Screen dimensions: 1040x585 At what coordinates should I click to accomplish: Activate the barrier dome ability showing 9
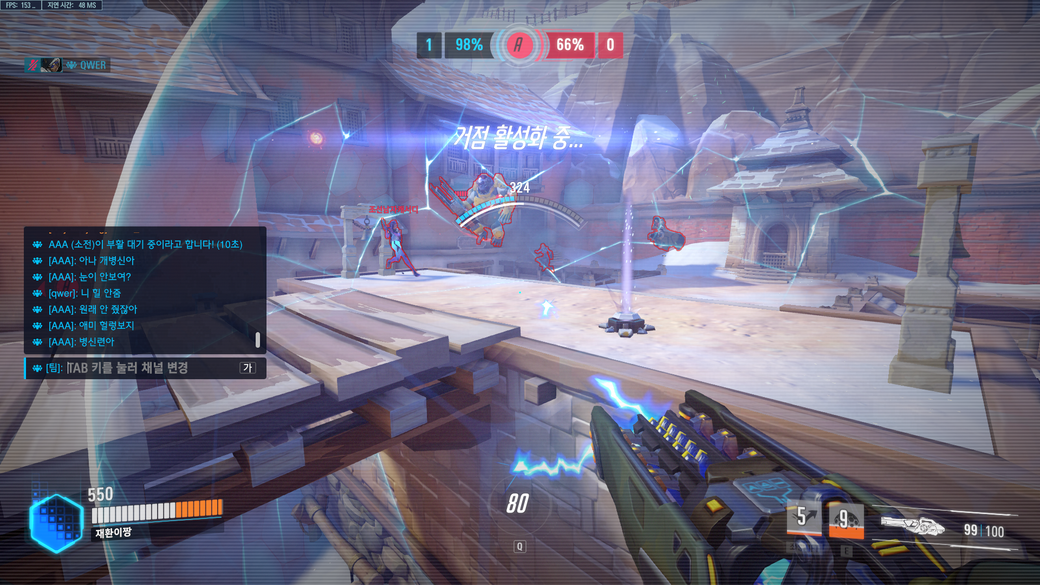[846, 520]
